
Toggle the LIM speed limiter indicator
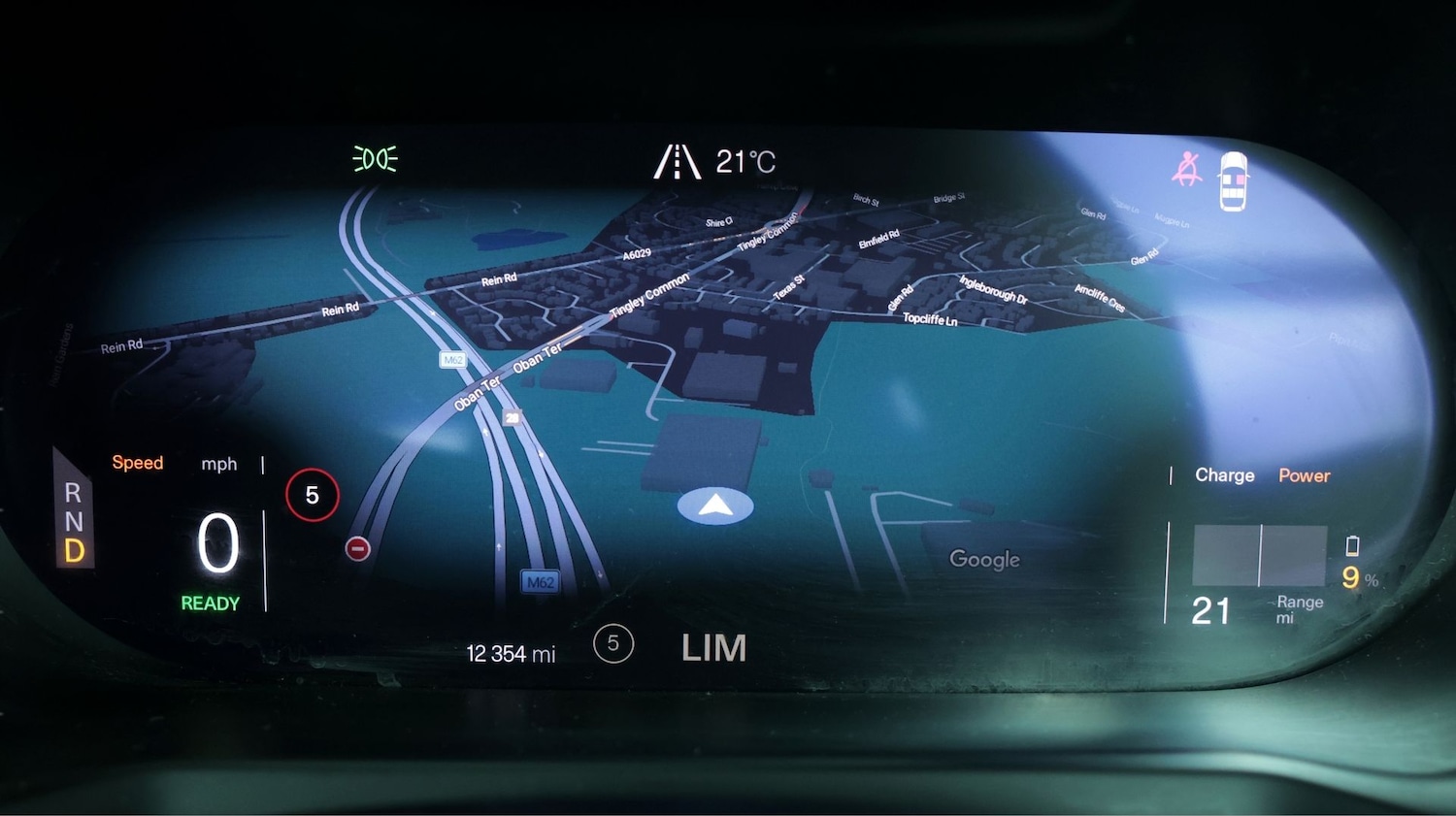tap(713, 648)
